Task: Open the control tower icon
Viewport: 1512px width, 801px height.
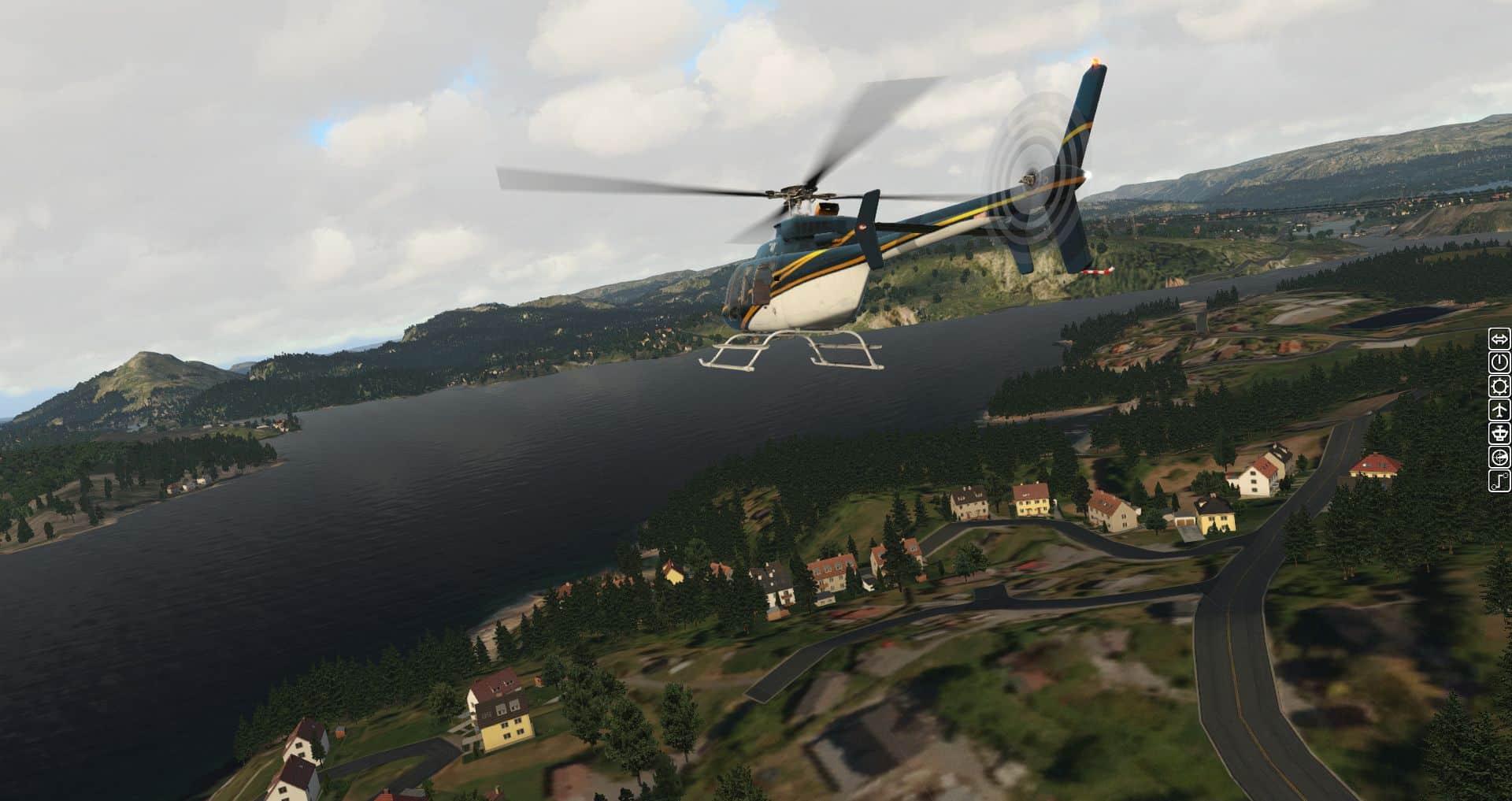Action: (1499, 434)
